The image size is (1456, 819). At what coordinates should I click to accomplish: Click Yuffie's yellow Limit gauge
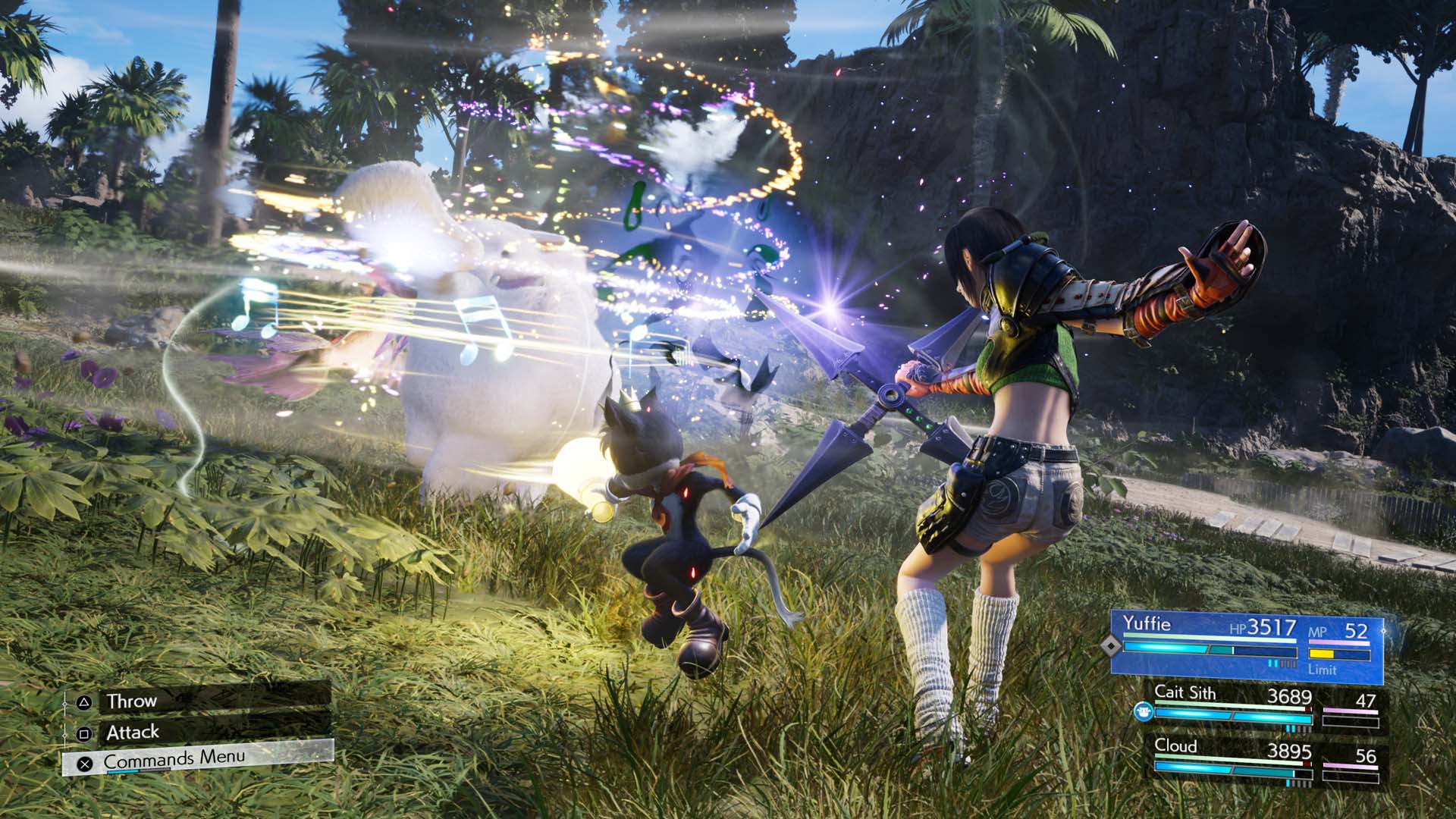(x=1322, y=654)
